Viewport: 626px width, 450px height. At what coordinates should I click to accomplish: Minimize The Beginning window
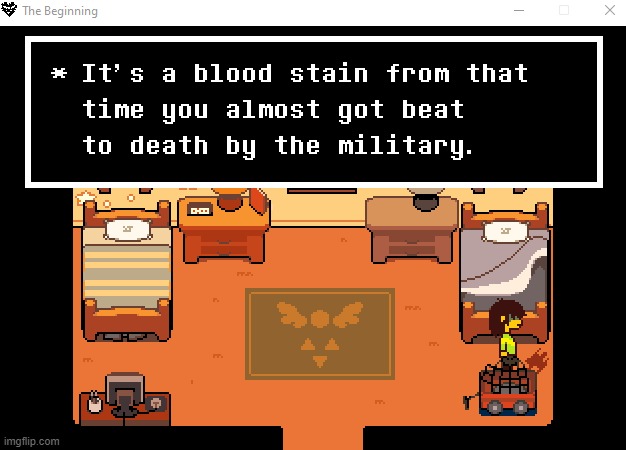click(518, 10)
